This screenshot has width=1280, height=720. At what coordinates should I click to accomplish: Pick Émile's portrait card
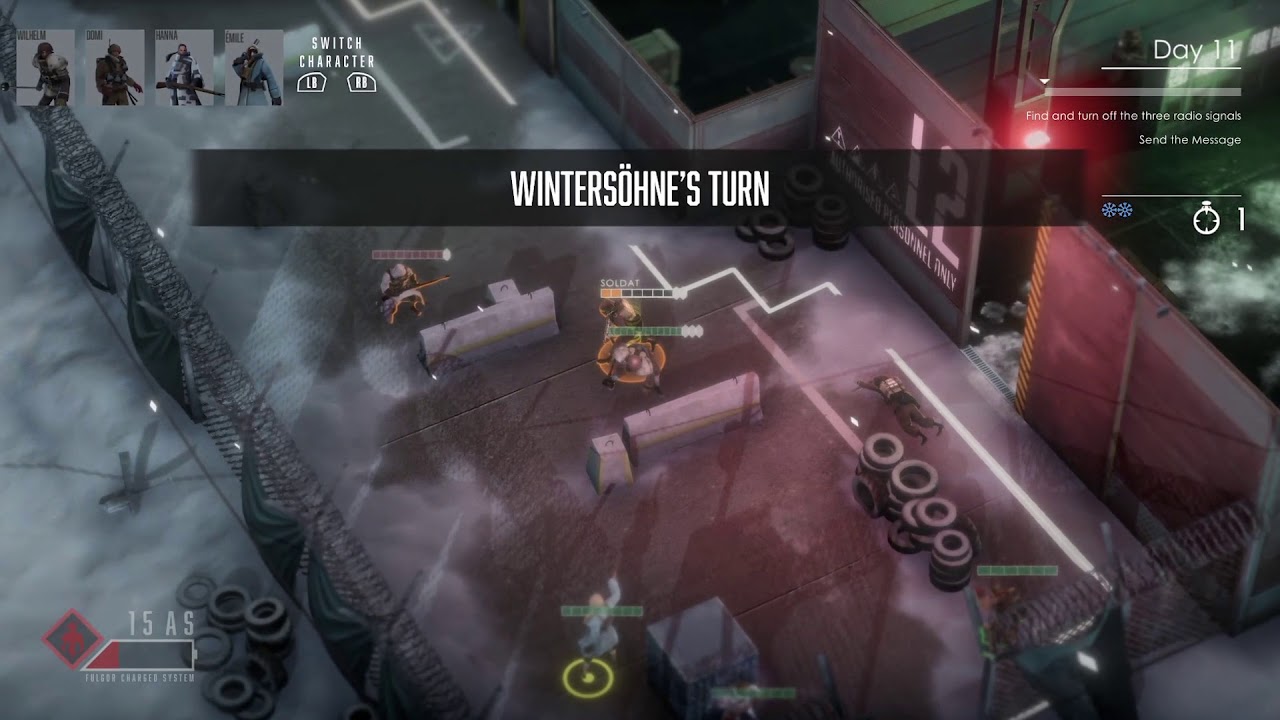pyautogui.click(x=253, y=68)
